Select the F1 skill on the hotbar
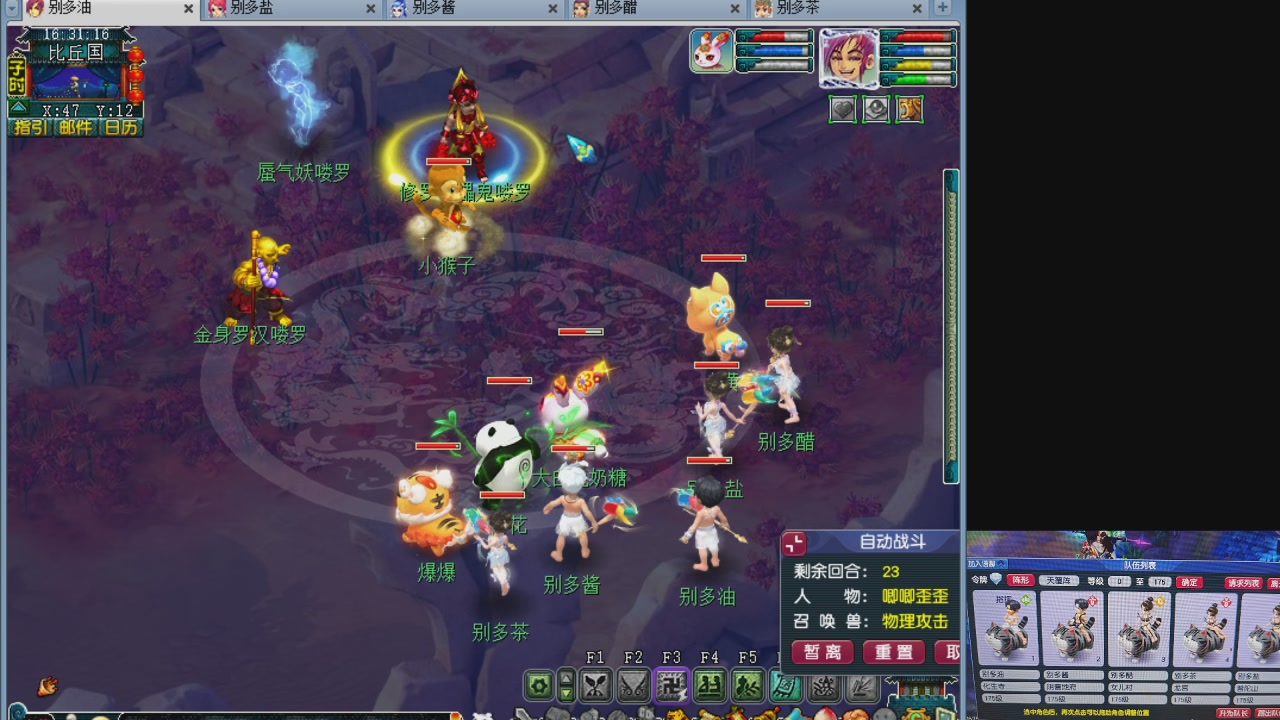The width and height of the screenshot is (1280, 720). click(x=597, y=686)
